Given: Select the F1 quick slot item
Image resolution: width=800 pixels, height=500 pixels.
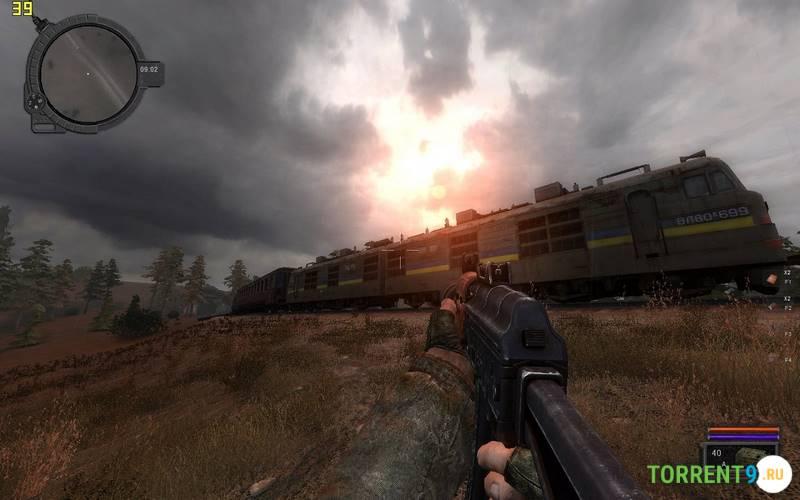Looking at the screenshot, I should click(x=787, y=283).
